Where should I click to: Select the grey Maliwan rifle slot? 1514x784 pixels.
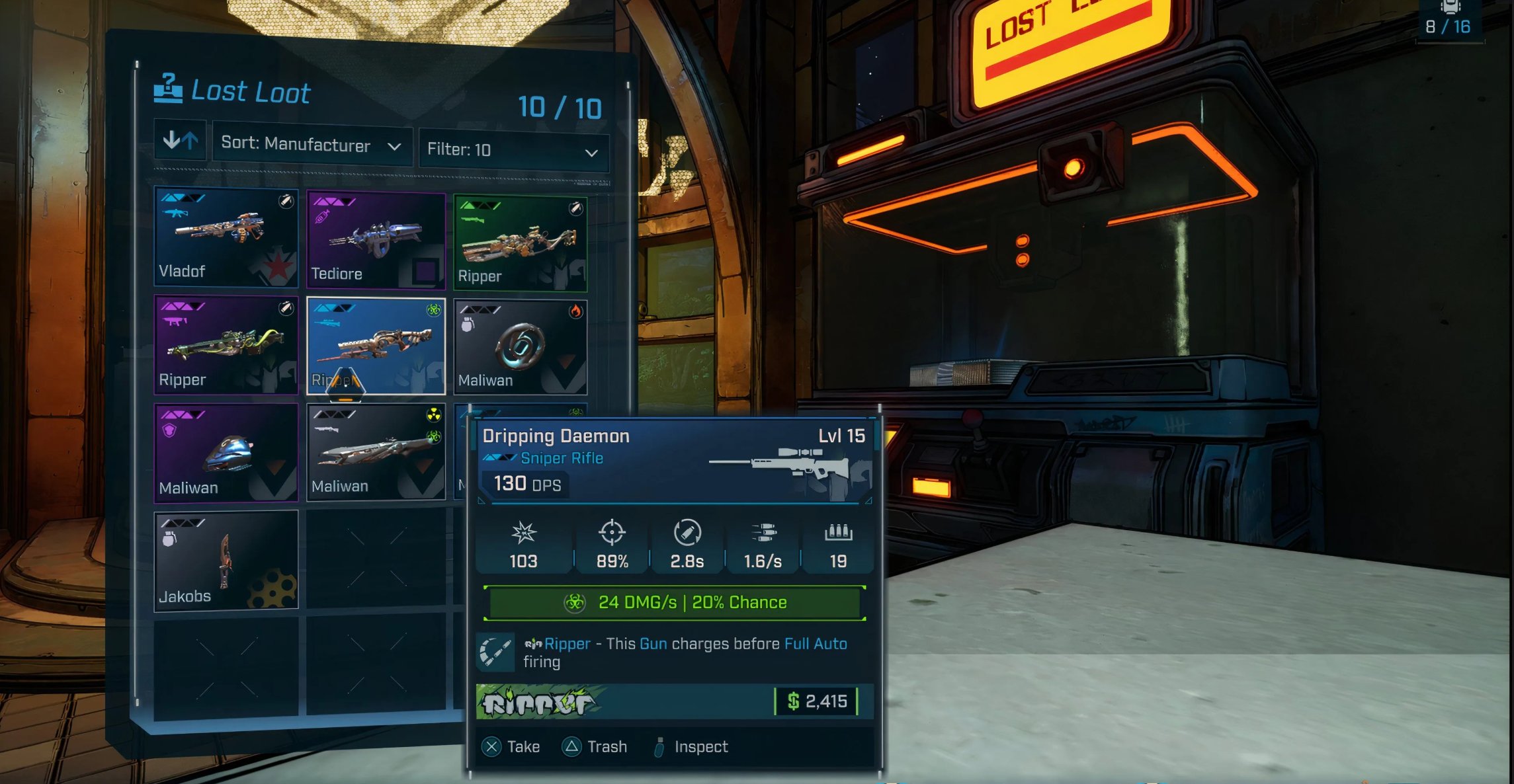click(376, 452)
